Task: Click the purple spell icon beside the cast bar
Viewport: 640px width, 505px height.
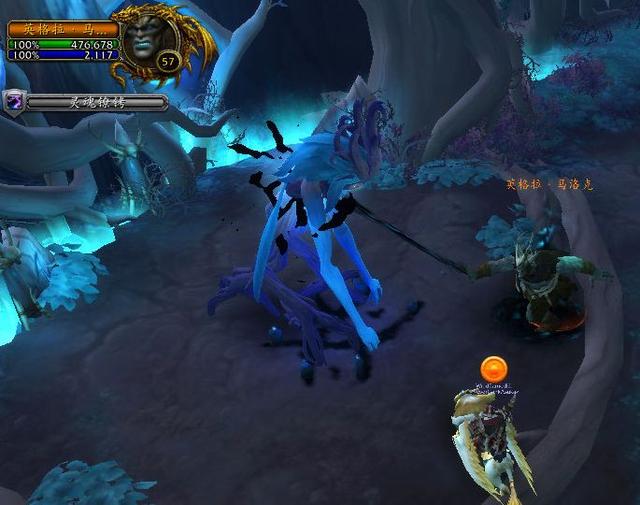Action: point(15,101)
